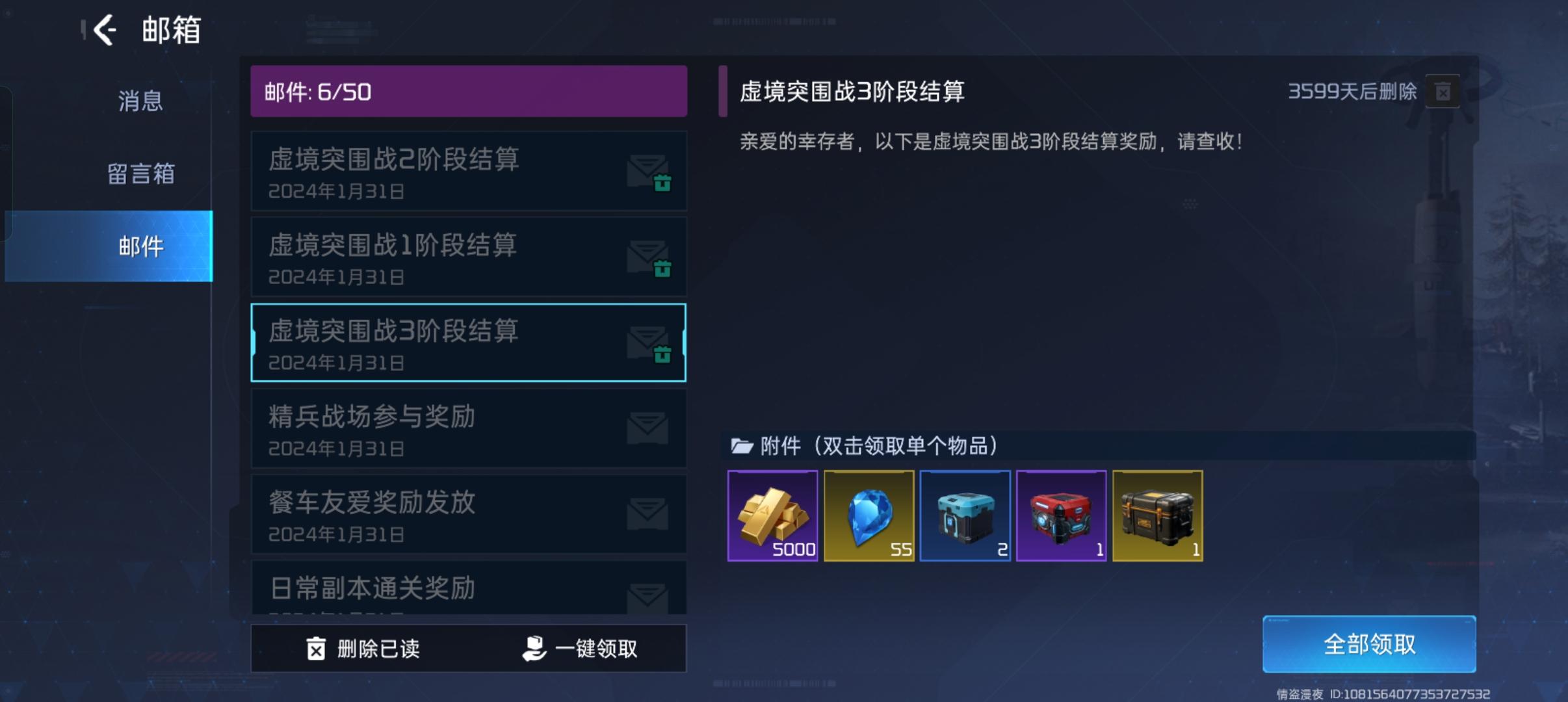Switch to the 邮件 tab
Image resolution: width=1568 pixels, height=702 pixels.
tap(140, 246)
